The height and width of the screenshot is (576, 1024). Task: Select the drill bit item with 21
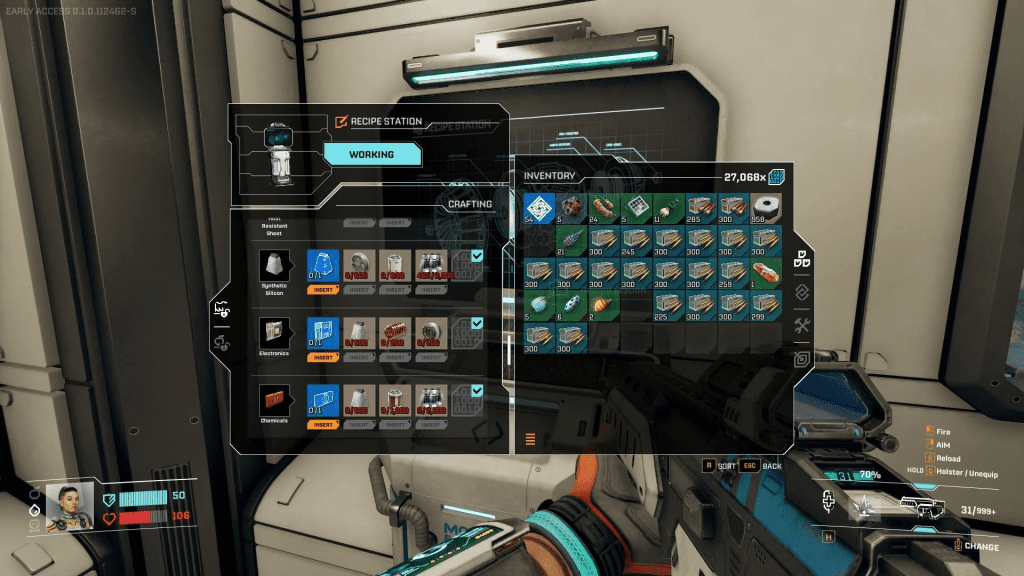pos(572,241)
